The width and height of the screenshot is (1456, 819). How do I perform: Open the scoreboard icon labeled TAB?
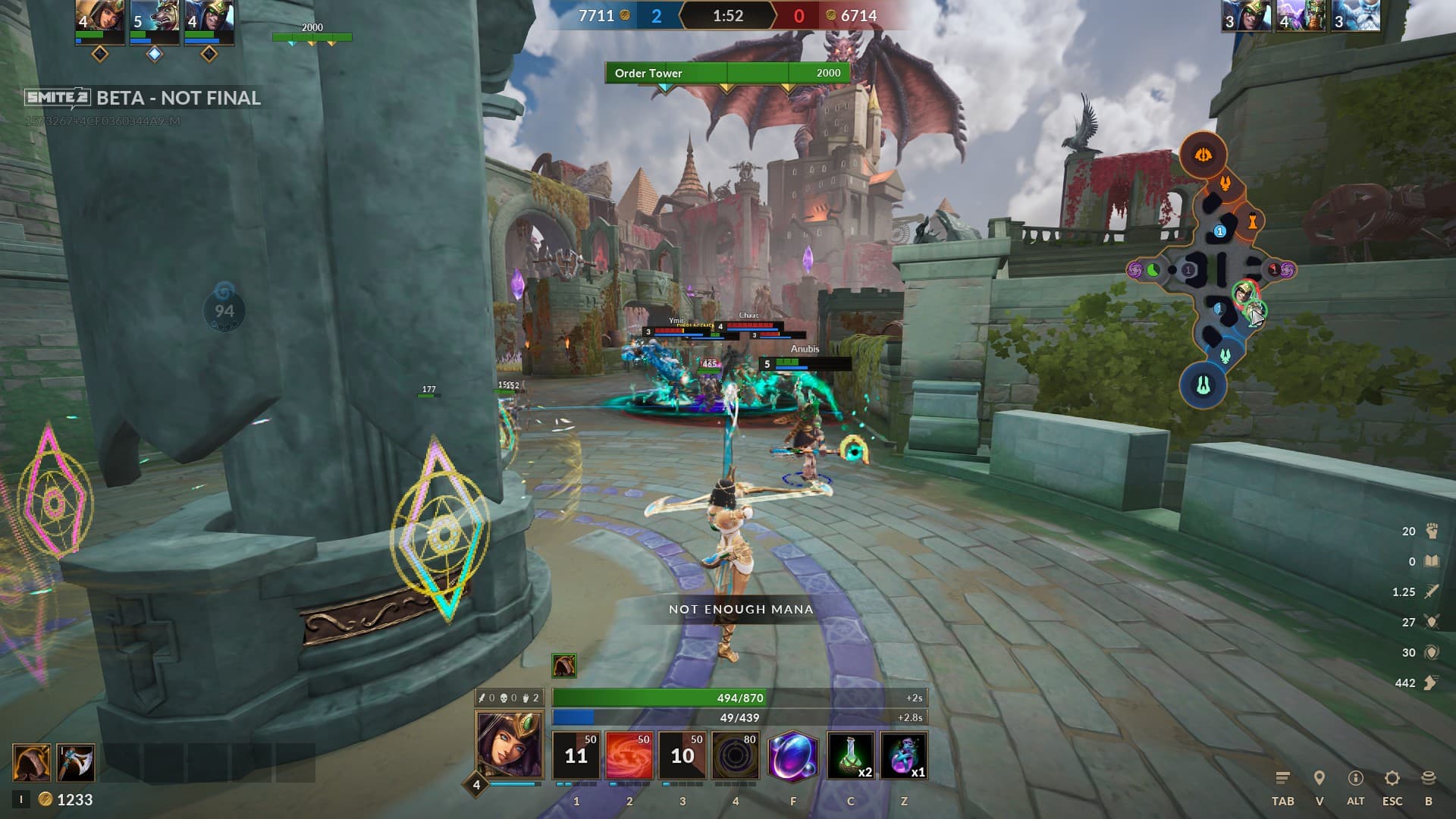1282,779
